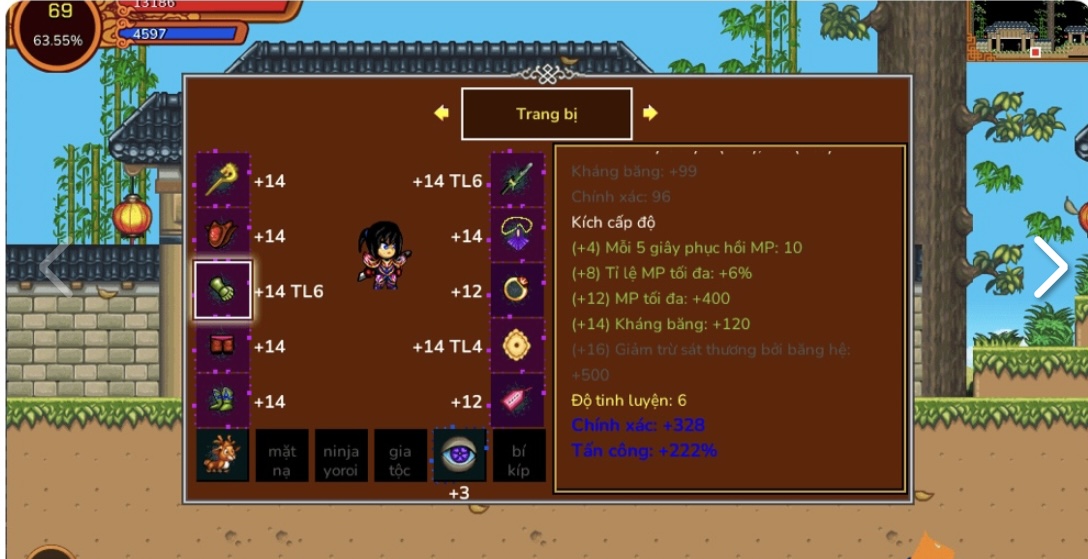Screen dimensions: 1088x559
Task: Select the empty mặt nạ slot
Action: tap(281, 456)
